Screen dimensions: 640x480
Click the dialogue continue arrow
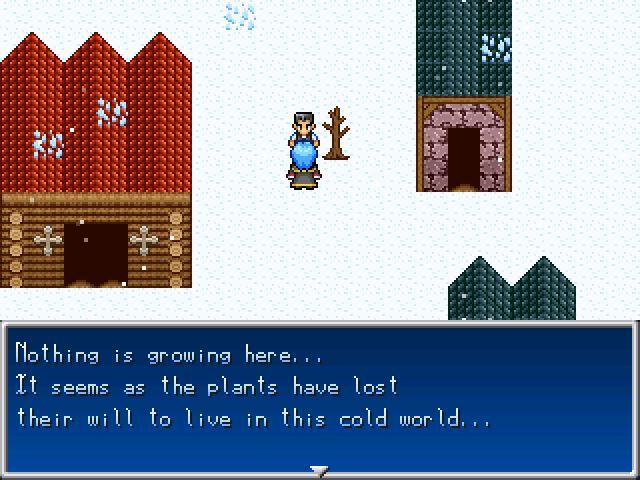[x=319, y=469]
